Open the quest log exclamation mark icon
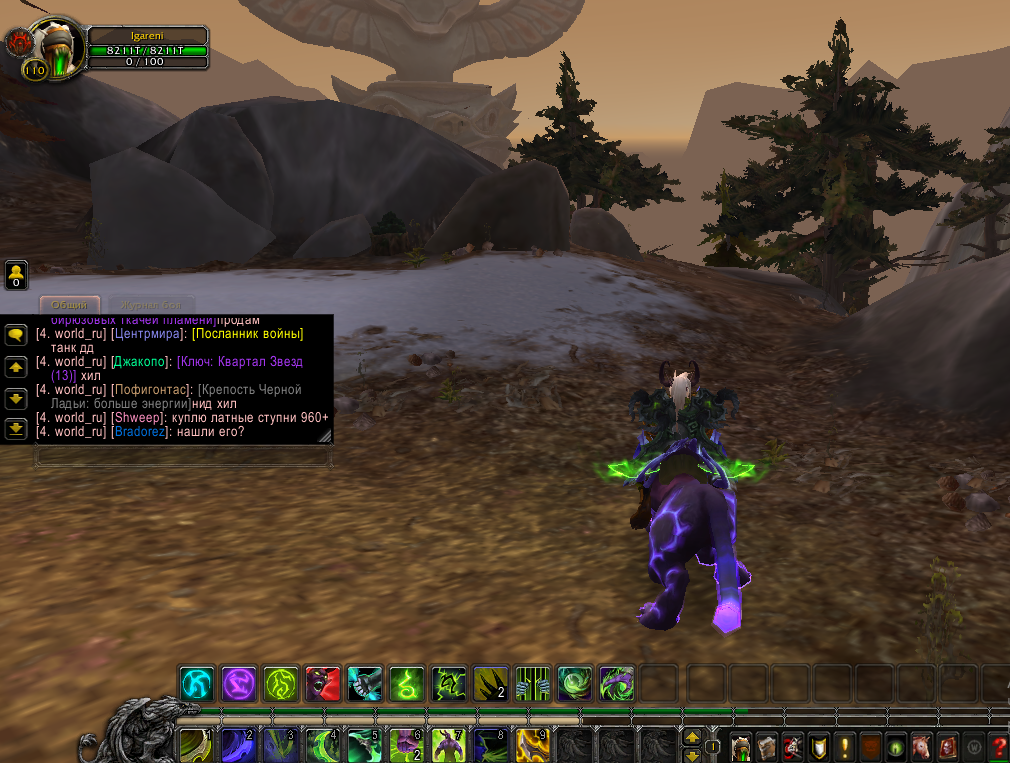Image resolution: width=1010 pixels, height=763 pixels. pos(845,747)
